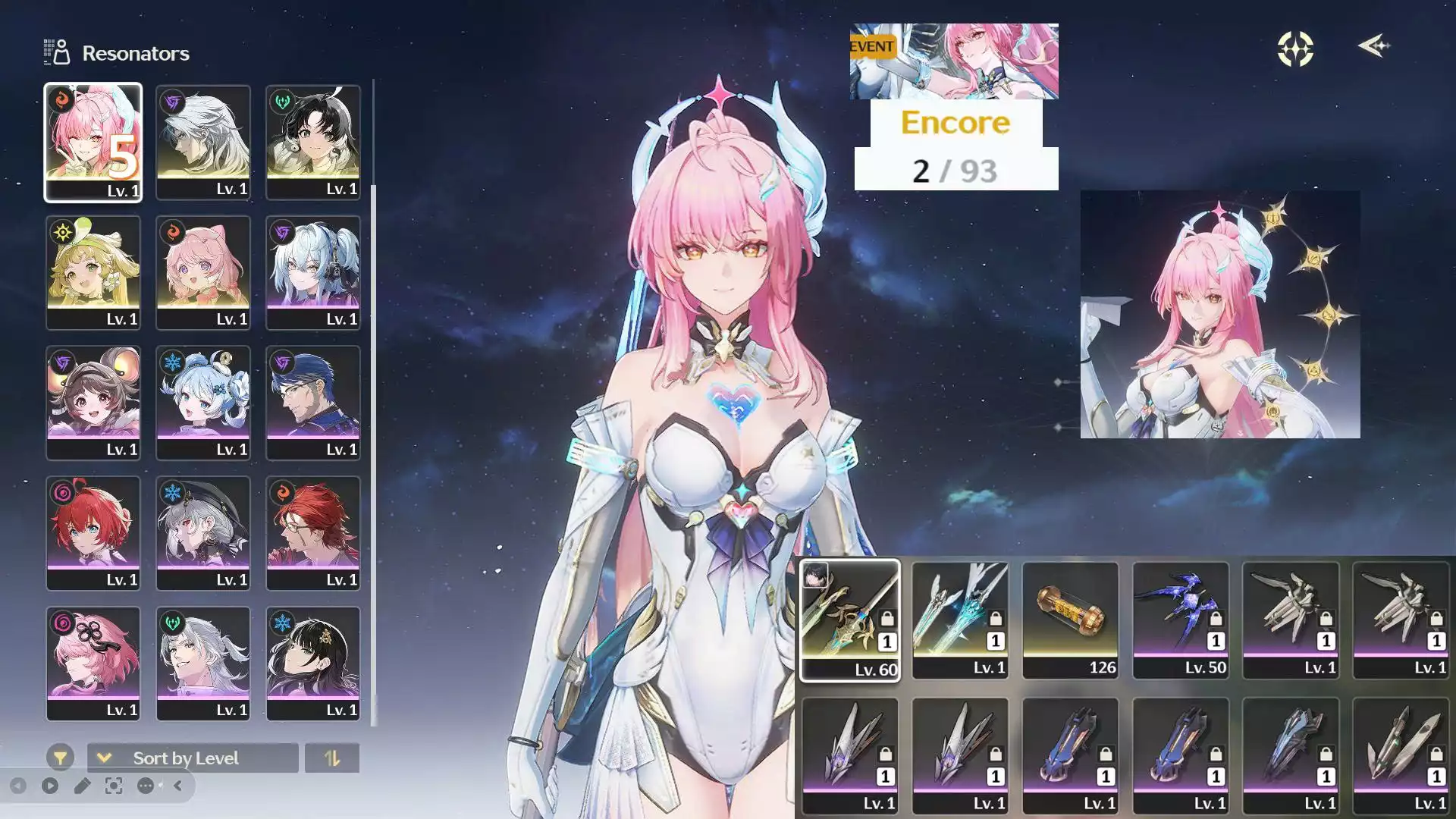Pick the red-haired man with glasses
This screenshot has width=1456, height=819.
tap(312, 533)
